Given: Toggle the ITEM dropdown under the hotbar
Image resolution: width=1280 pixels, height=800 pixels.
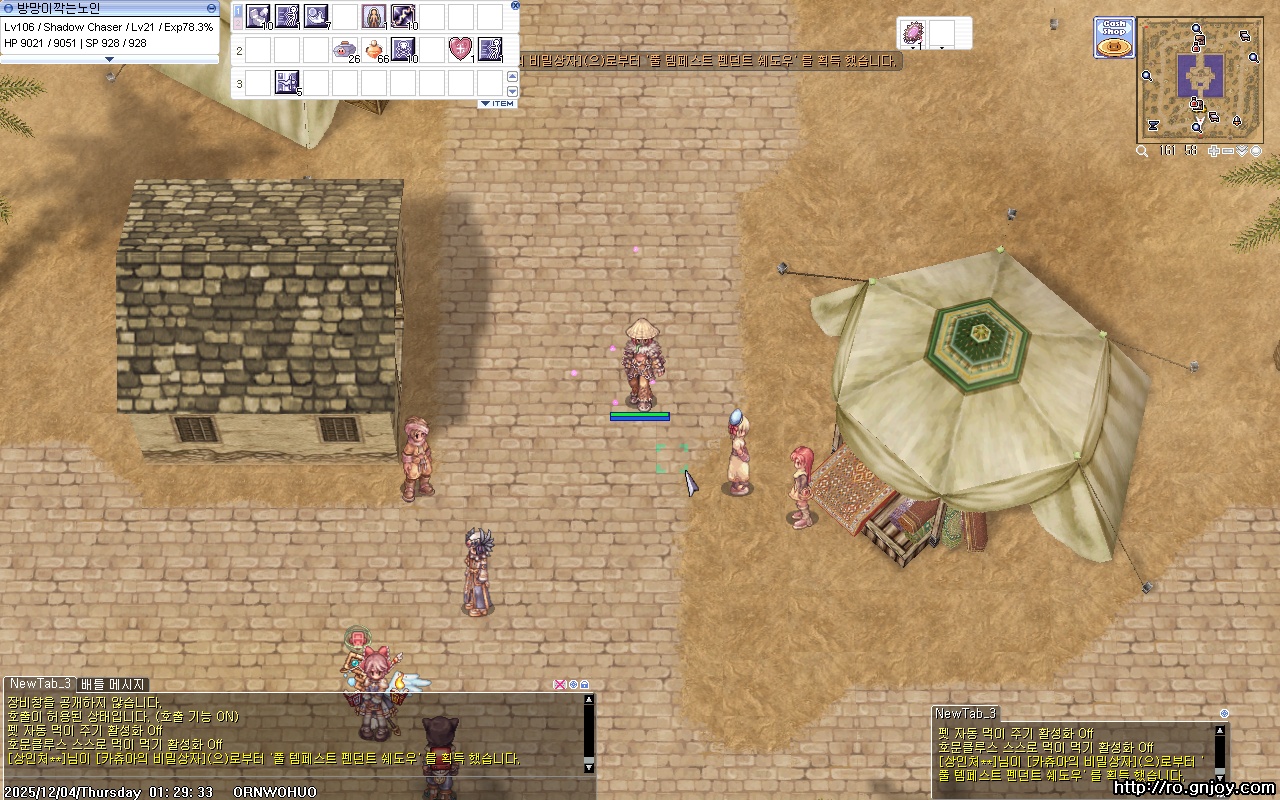Looking at the screenshot, I should pyautogui.click(x=497, y=103).
